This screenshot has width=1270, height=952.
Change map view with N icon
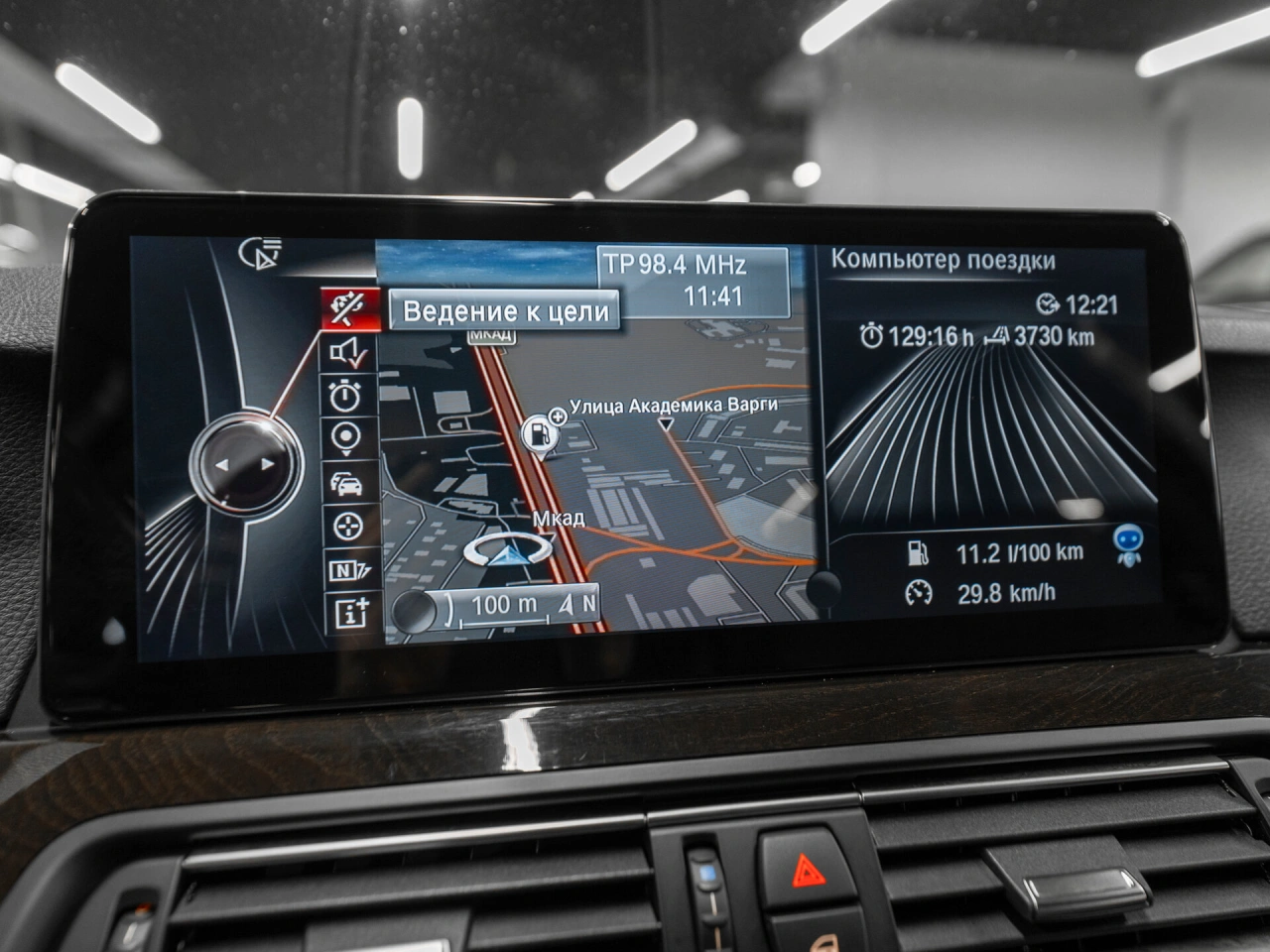[x=348, y=570]
